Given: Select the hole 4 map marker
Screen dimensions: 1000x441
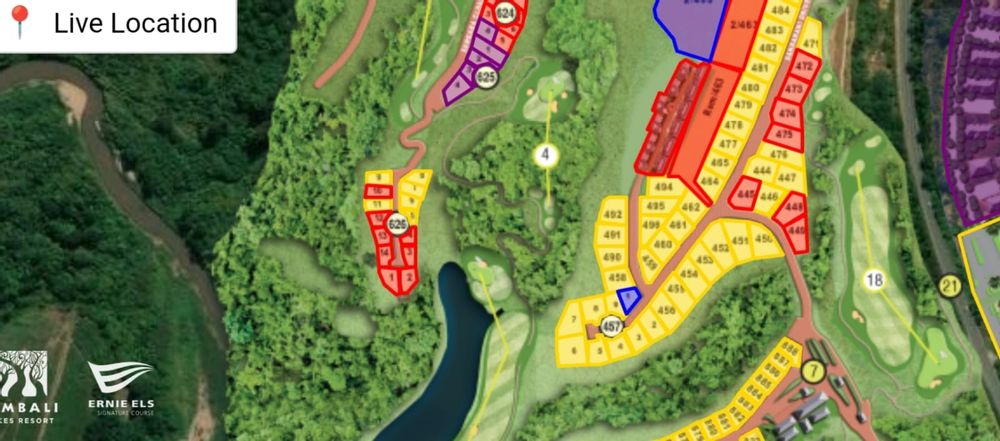Looking at the screenshot, I should click(545, 155).
